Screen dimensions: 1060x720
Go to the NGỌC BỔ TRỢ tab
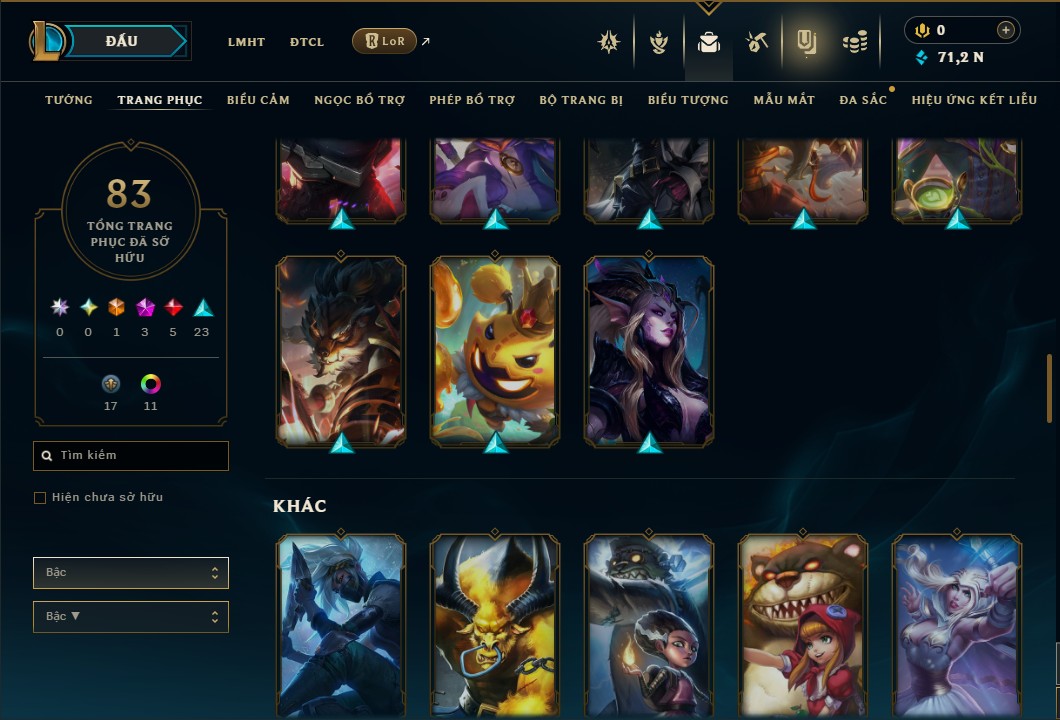(359, 100)
